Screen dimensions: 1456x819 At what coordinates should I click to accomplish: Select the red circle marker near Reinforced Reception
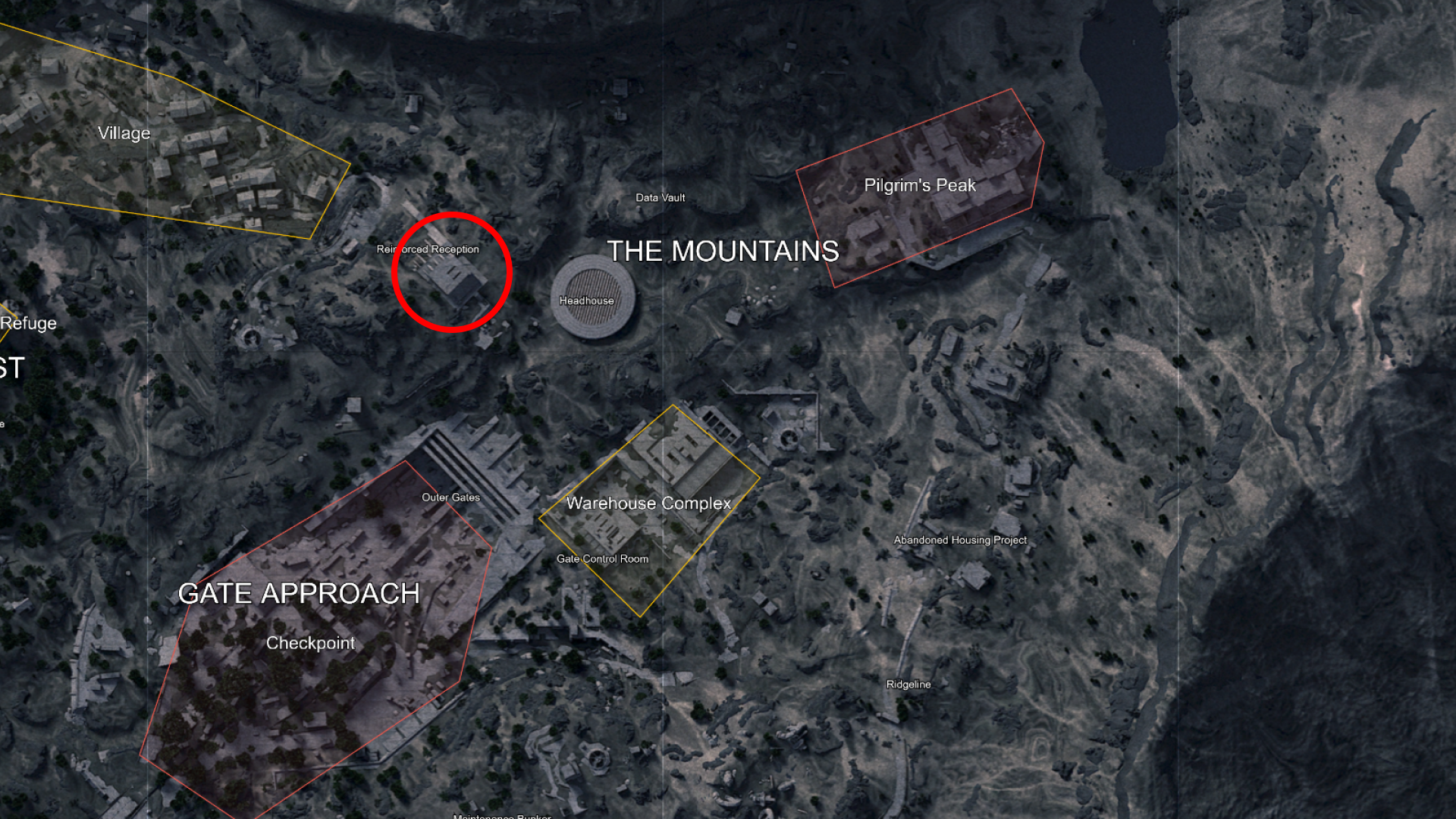coord(452,273)
